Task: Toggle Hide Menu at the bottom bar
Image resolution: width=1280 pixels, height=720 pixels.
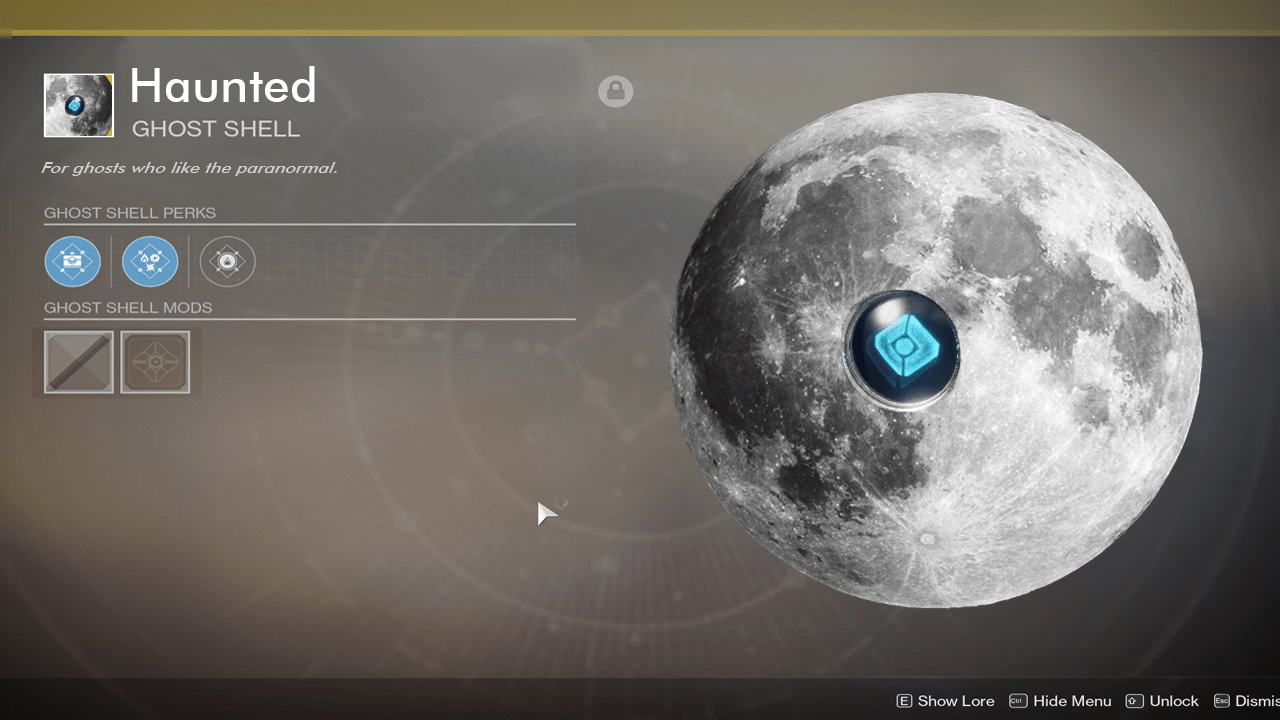Action: pyautogui.click(x=1072, y=701)
